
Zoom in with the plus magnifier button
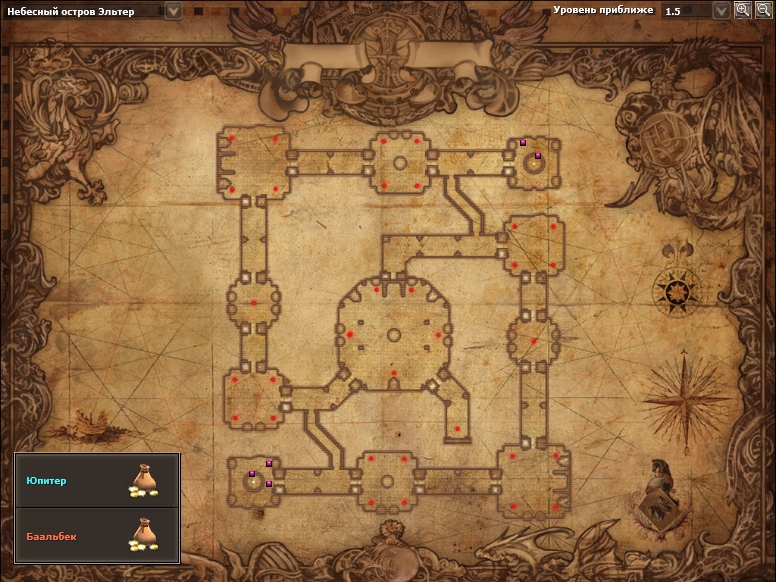point(742,10)
